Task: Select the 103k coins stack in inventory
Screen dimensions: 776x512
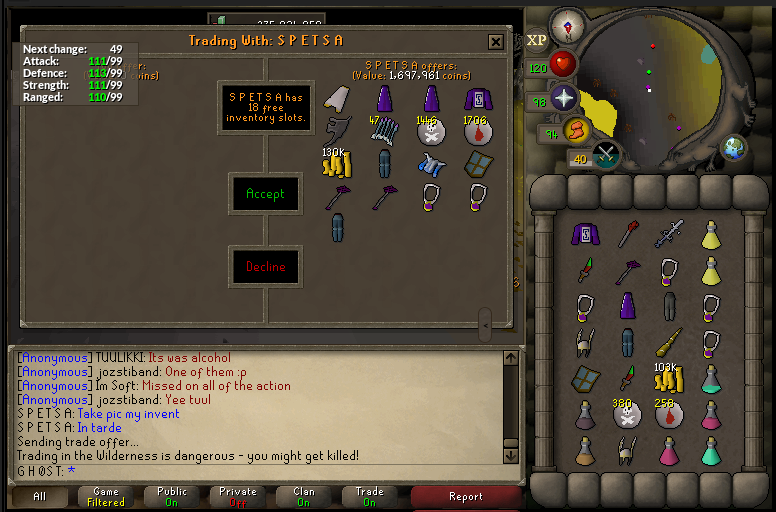Action: [x=667, y=378]
